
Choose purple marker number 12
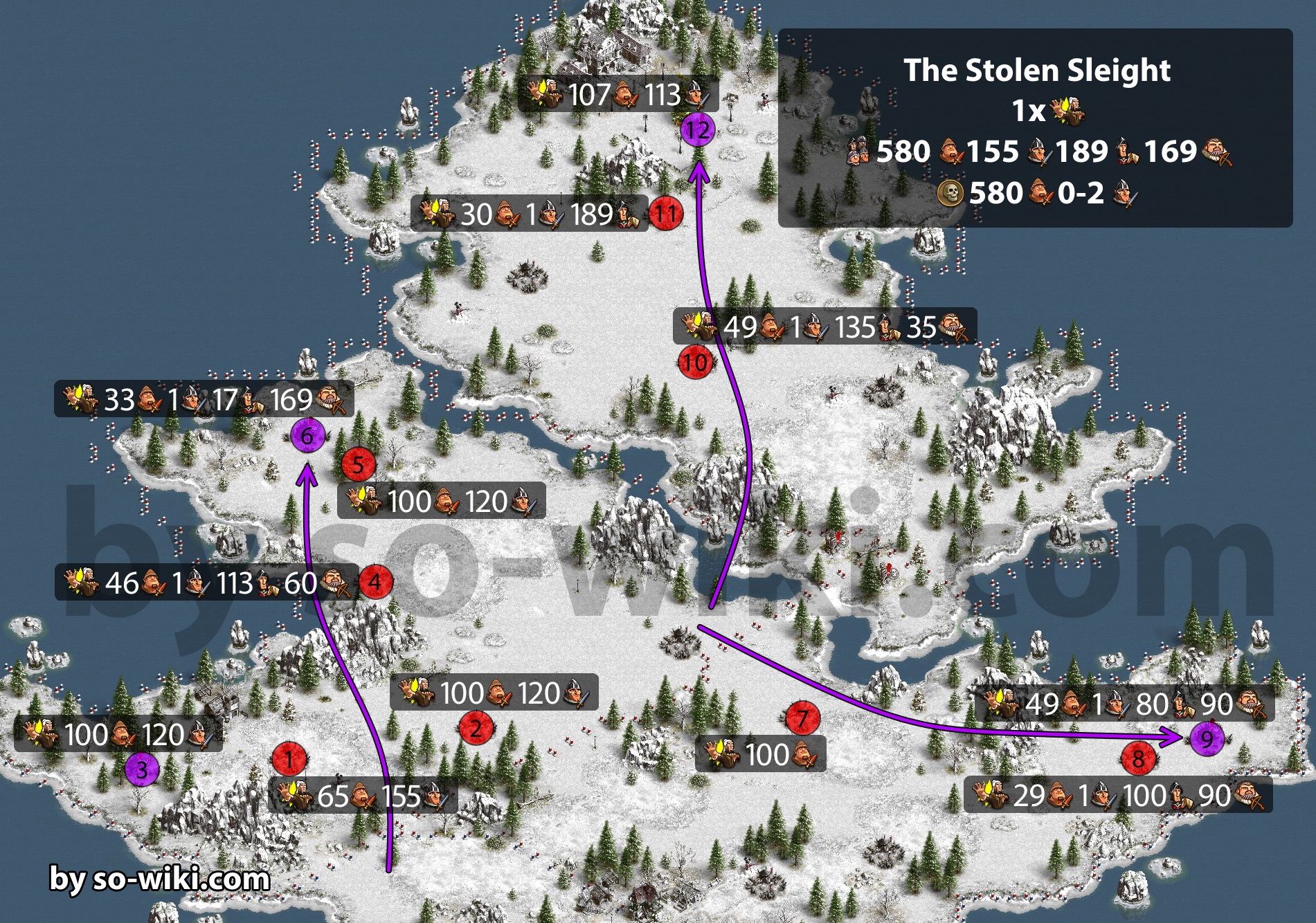[x=698, y=130]
